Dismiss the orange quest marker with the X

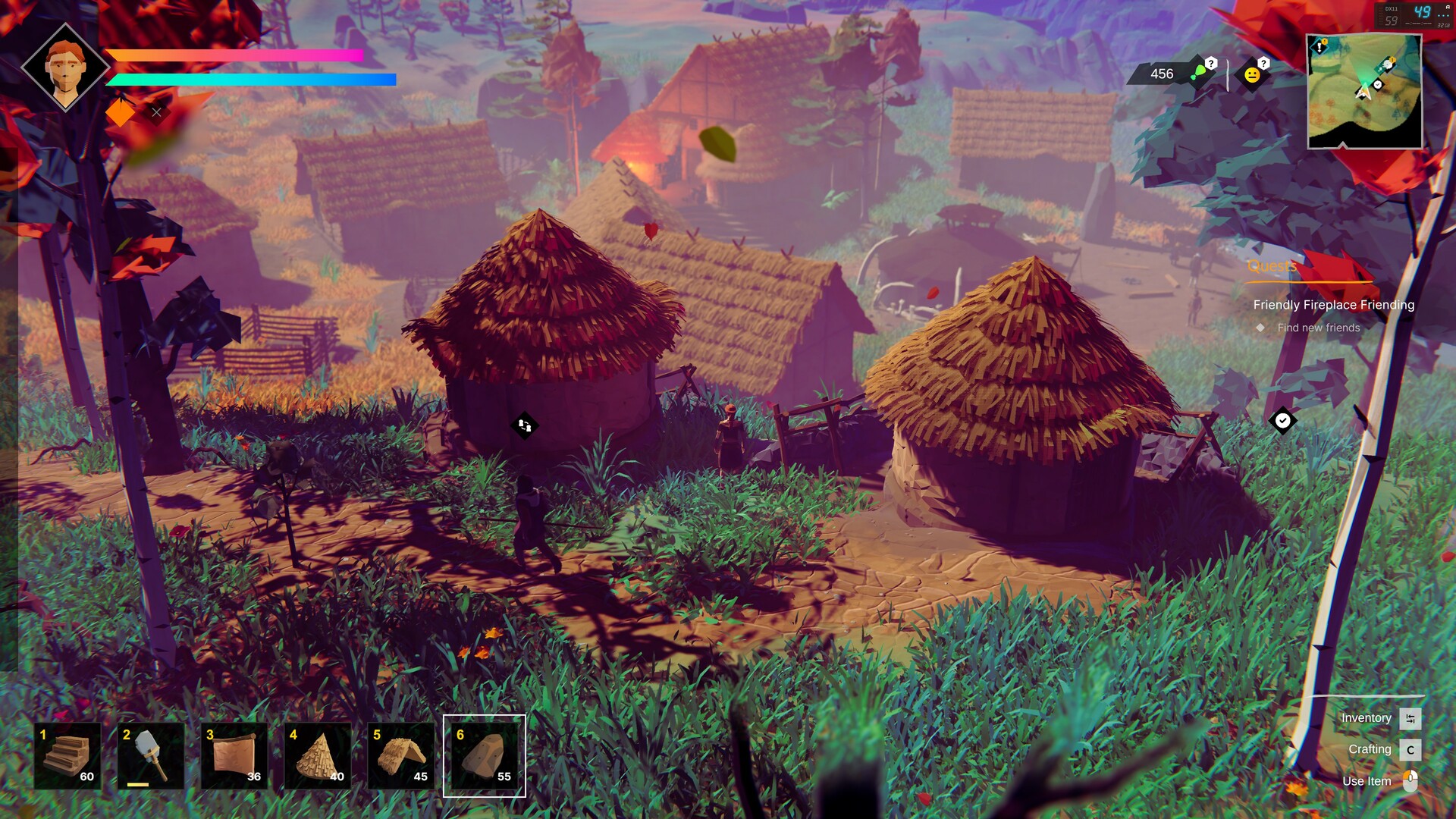156,112
